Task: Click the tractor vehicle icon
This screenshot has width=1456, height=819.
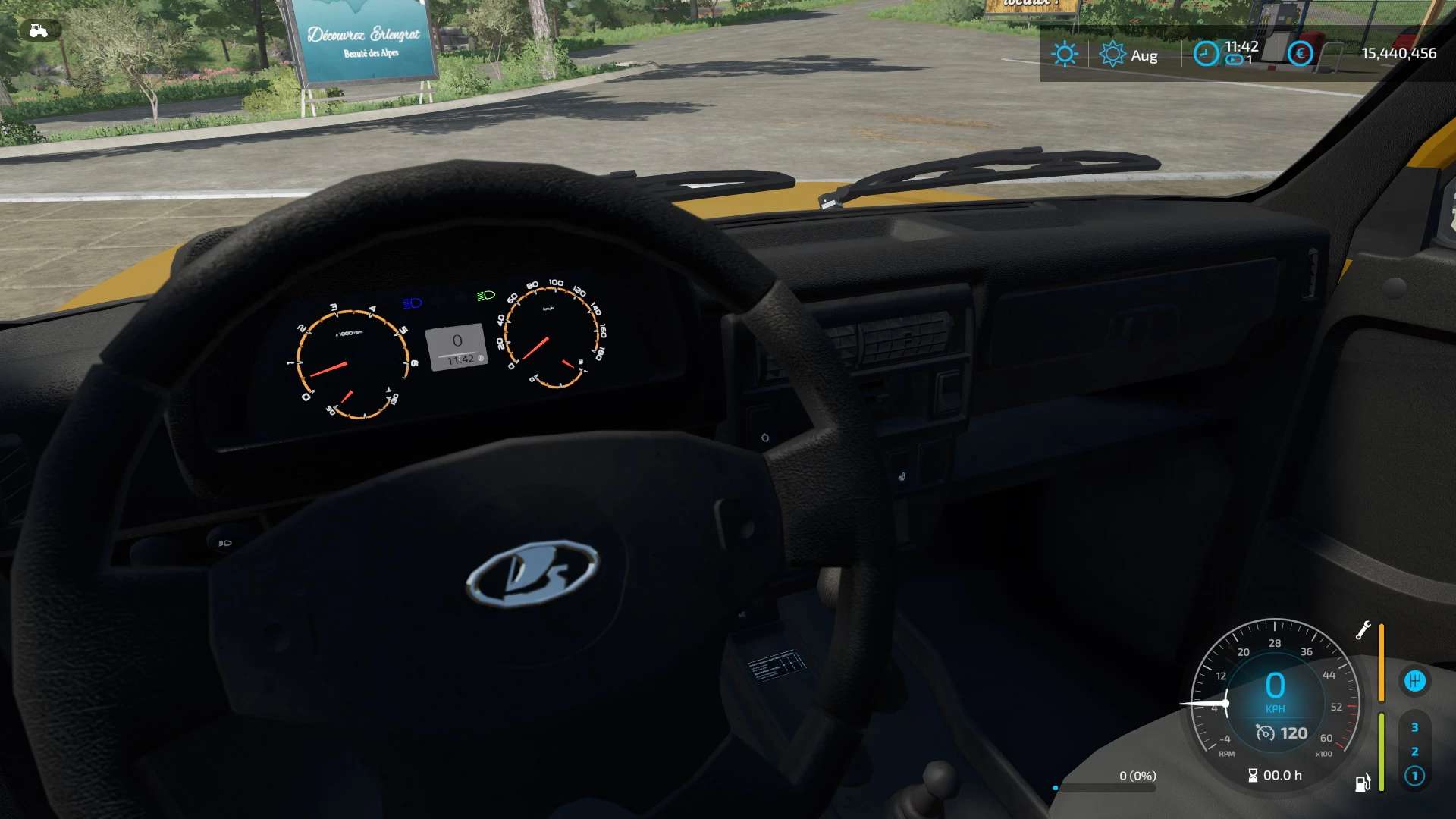Action: coord(38,30)
